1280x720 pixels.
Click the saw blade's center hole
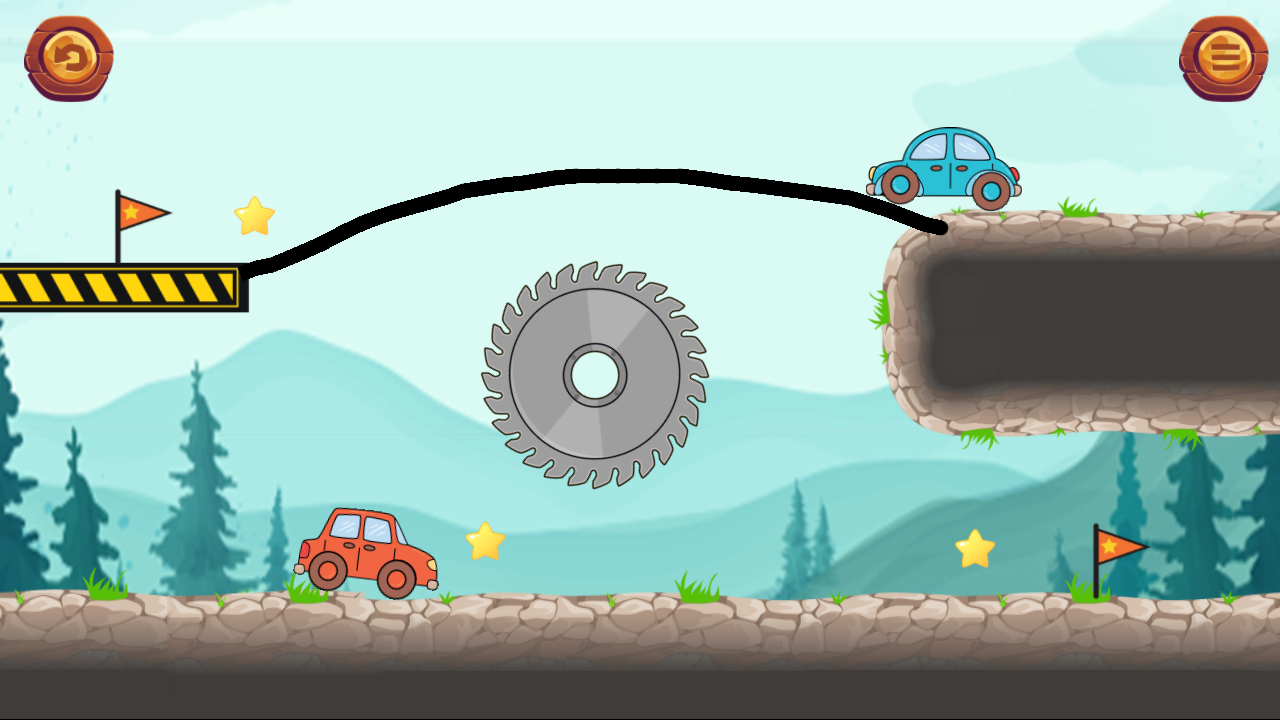tap(595, 375)
